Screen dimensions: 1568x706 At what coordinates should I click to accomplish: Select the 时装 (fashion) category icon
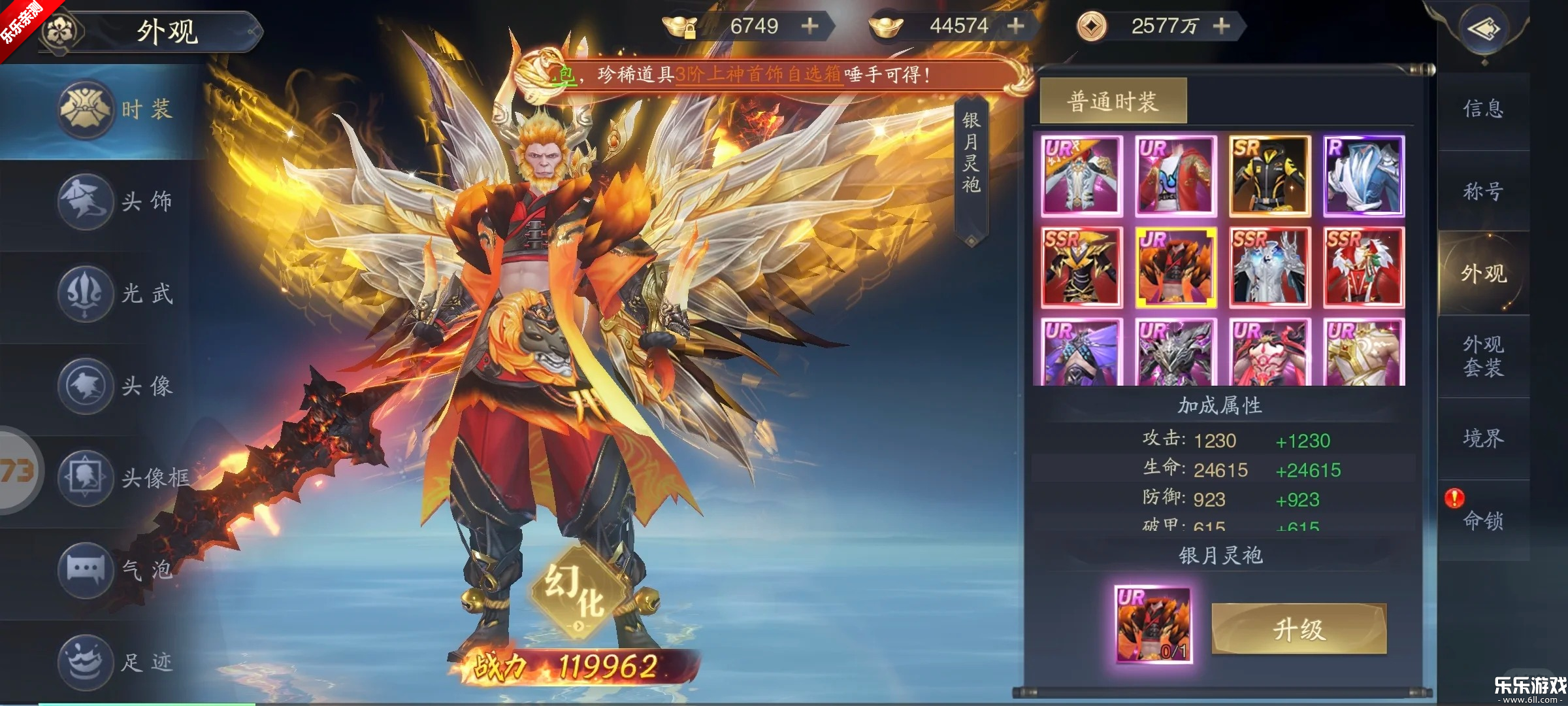click(85, 109)
